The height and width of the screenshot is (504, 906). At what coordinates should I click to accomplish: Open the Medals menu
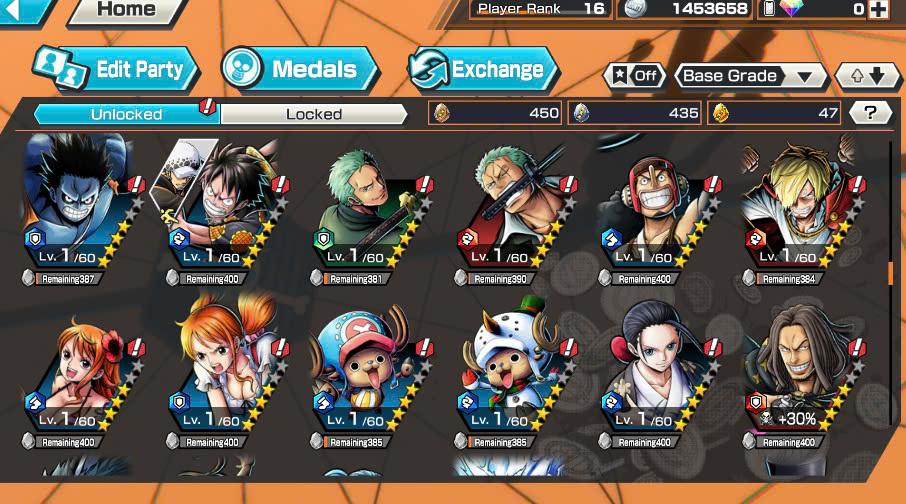(x=300, y=69)
